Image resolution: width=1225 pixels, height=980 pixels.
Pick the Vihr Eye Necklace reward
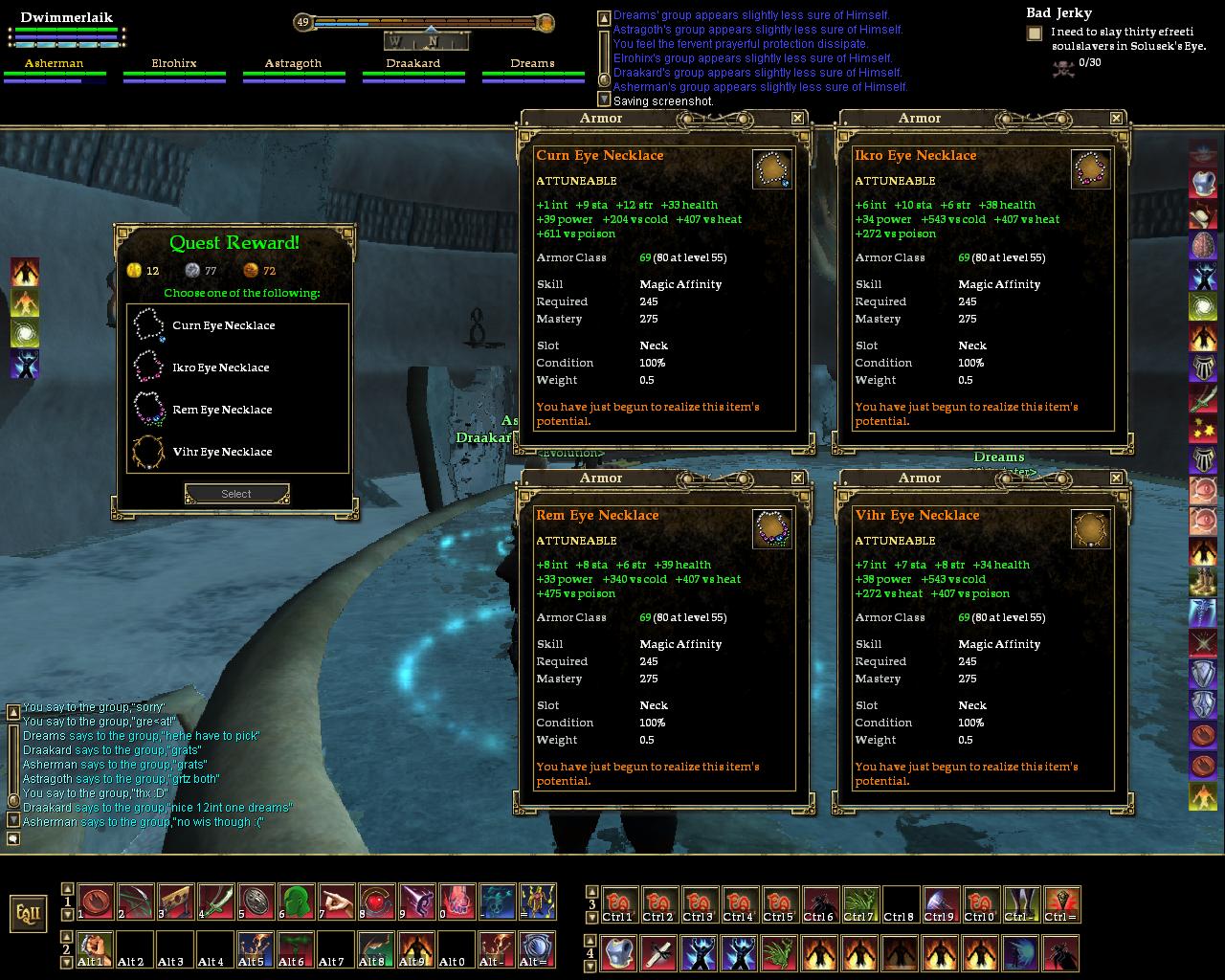coord(222,452)
